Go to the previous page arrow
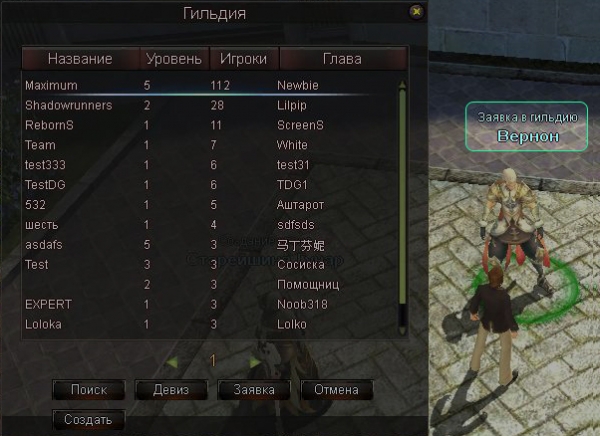 coord(172,361)
